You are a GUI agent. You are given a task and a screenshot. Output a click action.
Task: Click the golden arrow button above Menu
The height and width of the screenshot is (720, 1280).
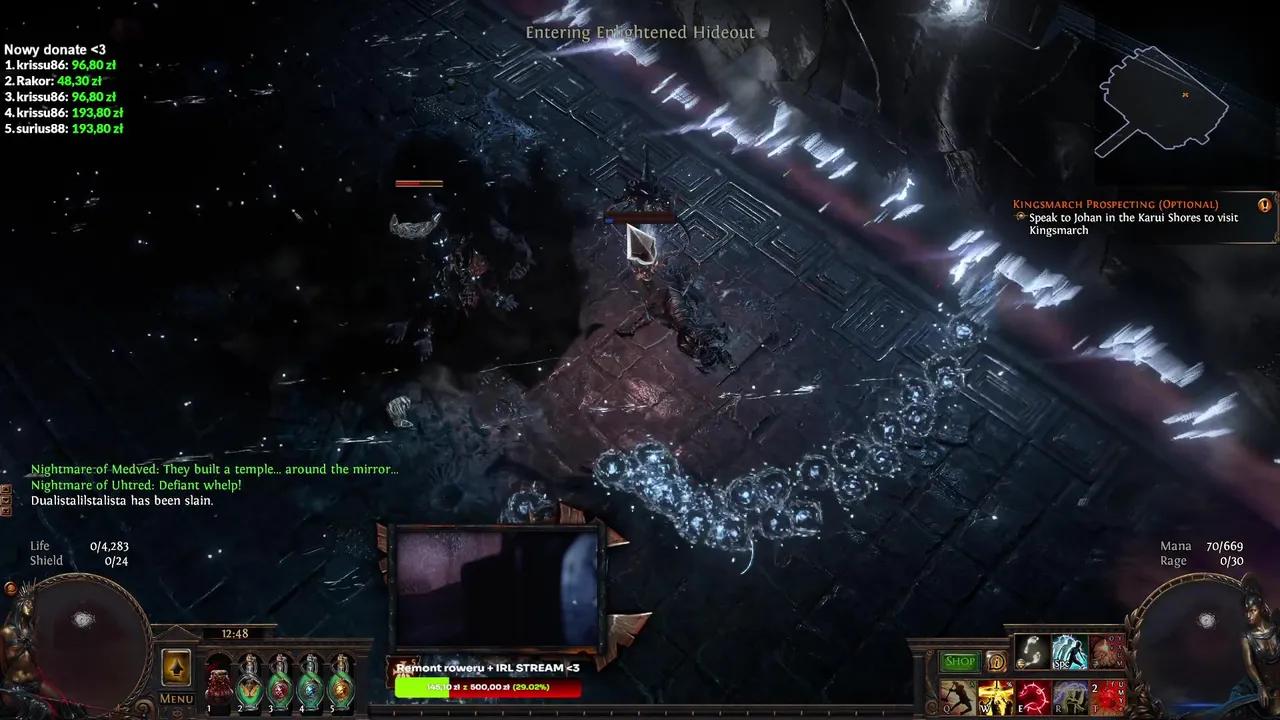point(176,668)
